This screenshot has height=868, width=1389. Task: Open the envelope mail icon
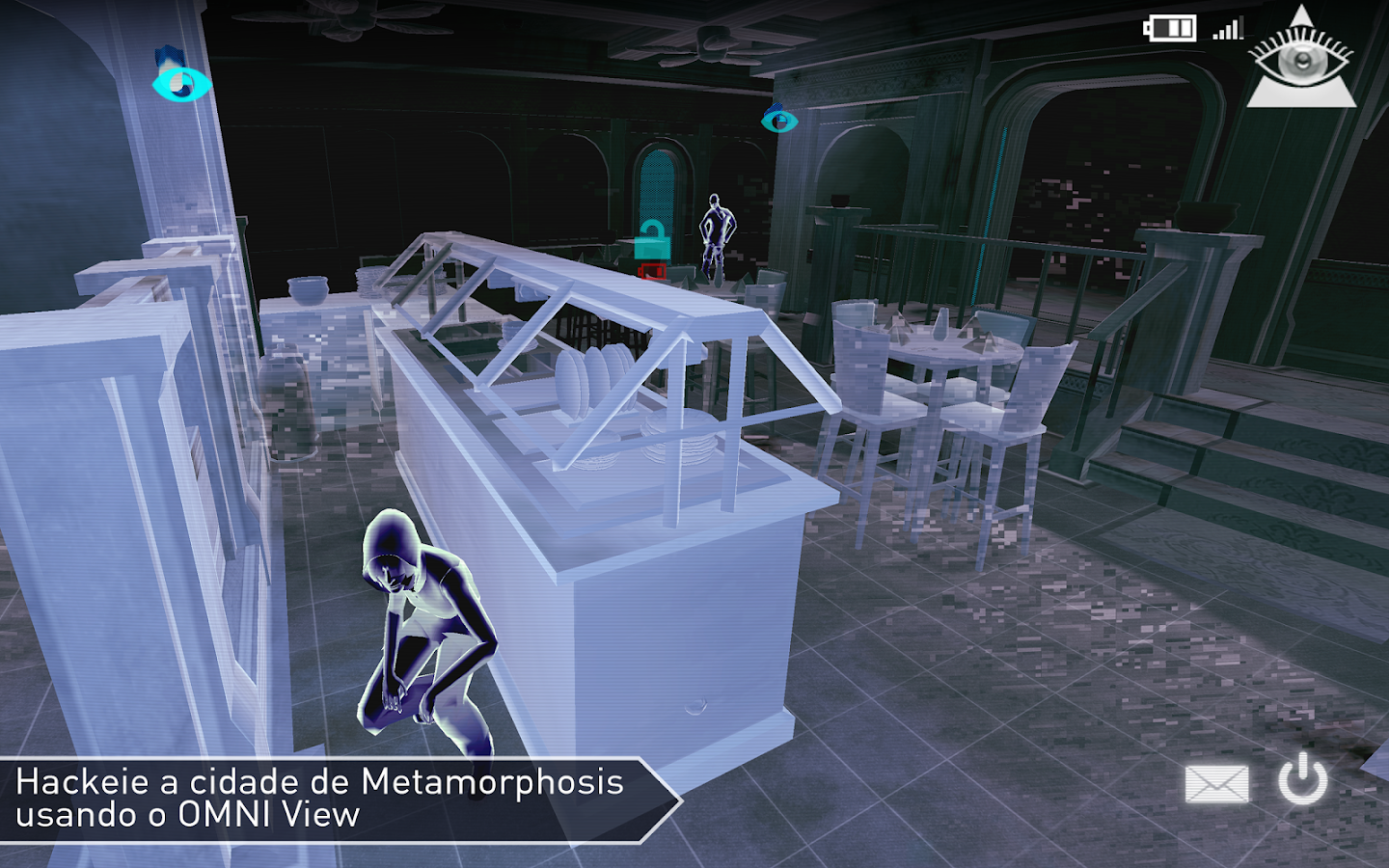[1219, 783]
